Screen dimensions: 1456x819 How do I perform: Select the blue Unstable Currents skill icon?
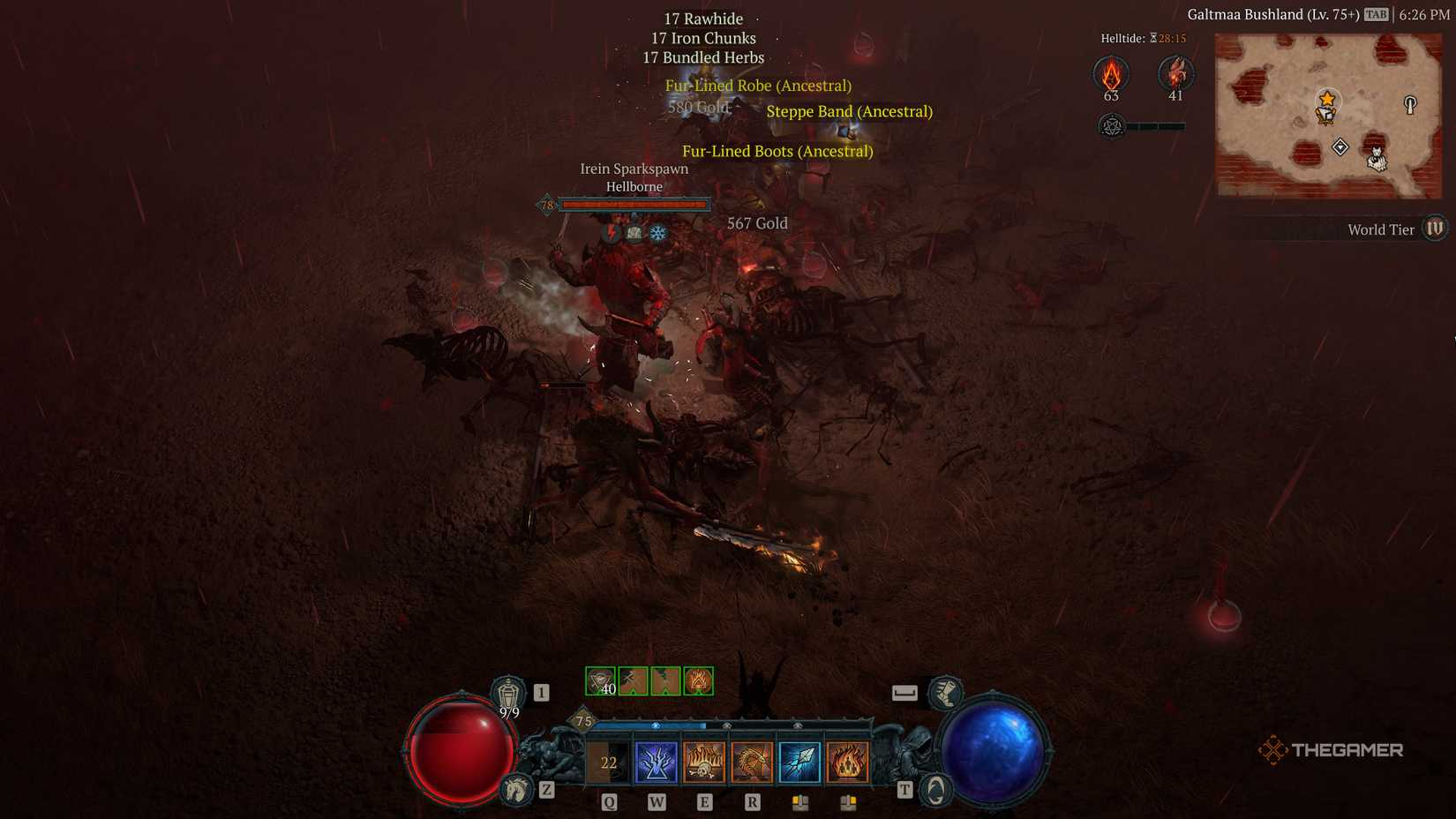(x=657, y=759)
